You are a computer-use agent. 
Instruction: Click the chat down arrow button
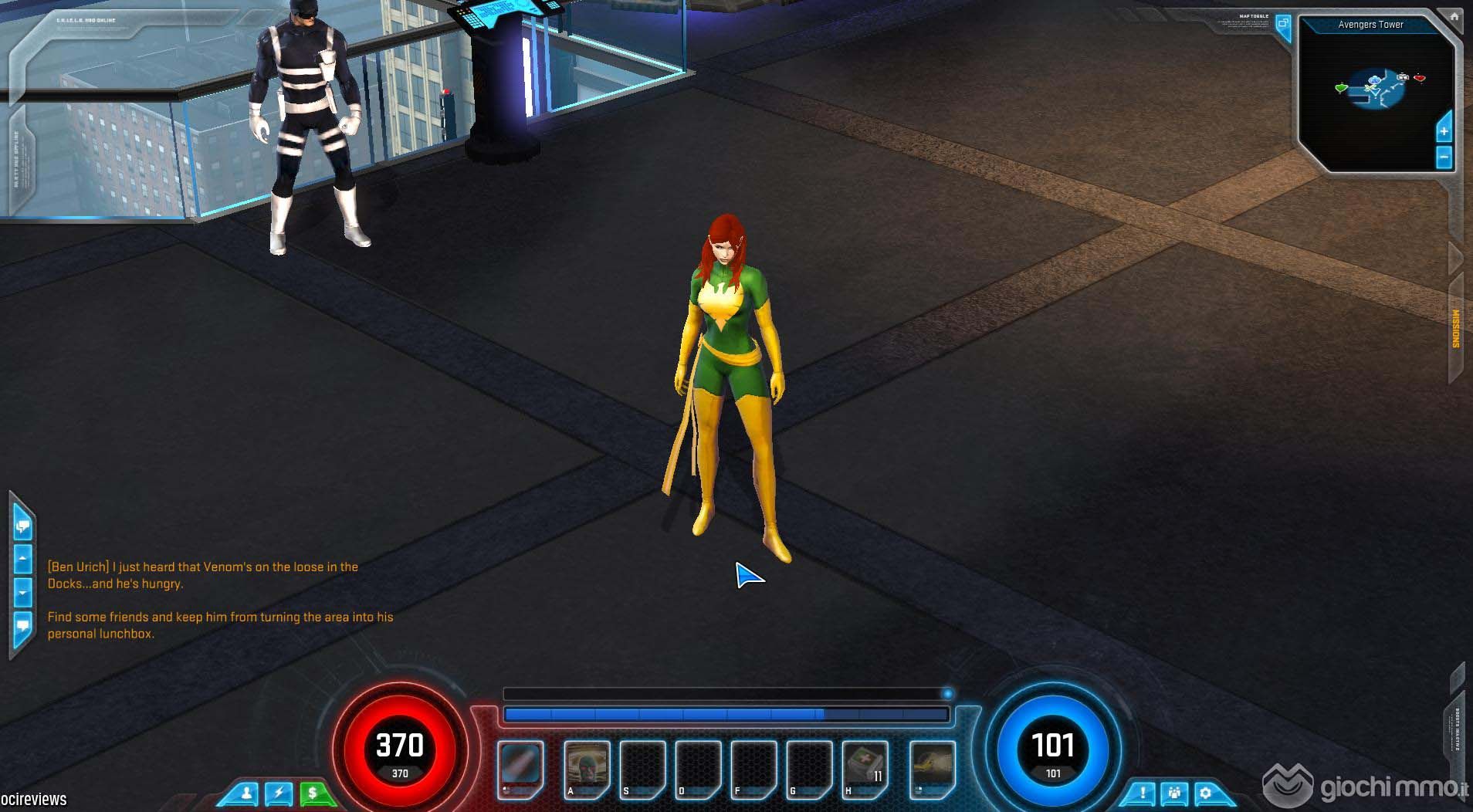pos(22,594)
